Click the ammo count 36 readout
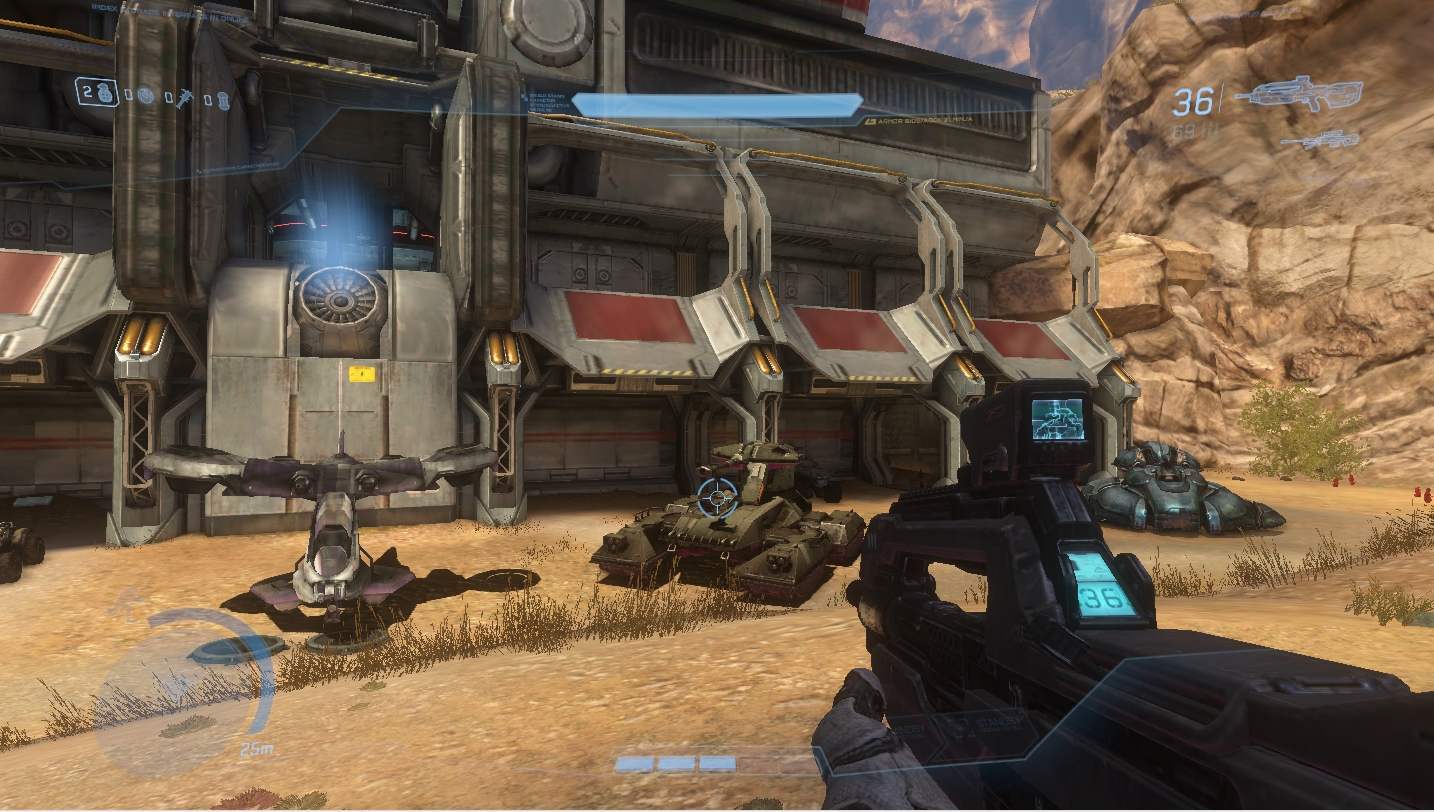This screenshot has height=812, width=1434. (x=1195, y=100)
